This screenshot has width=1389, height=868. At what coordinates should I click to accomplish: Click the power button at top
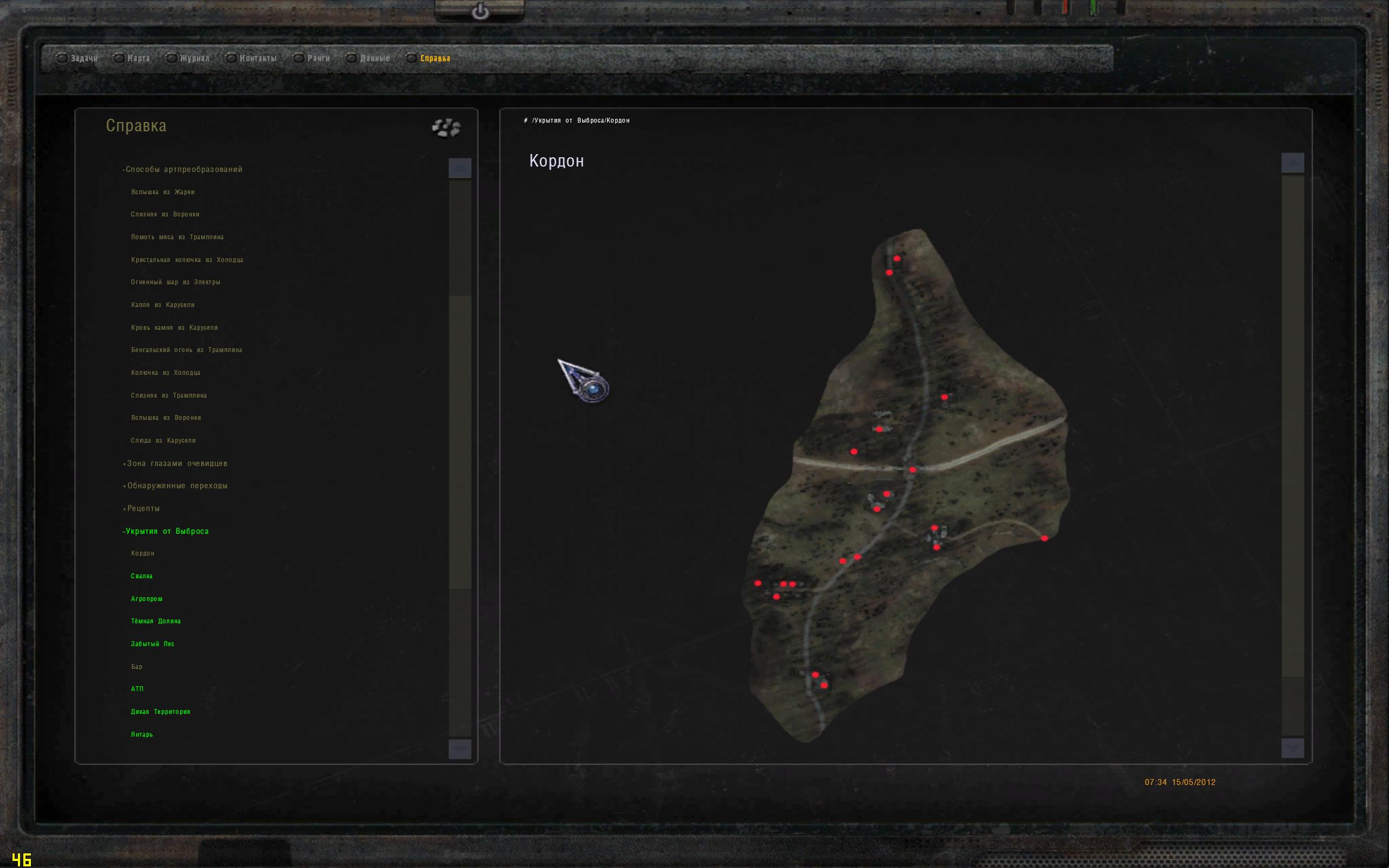[x=480, y=11]
